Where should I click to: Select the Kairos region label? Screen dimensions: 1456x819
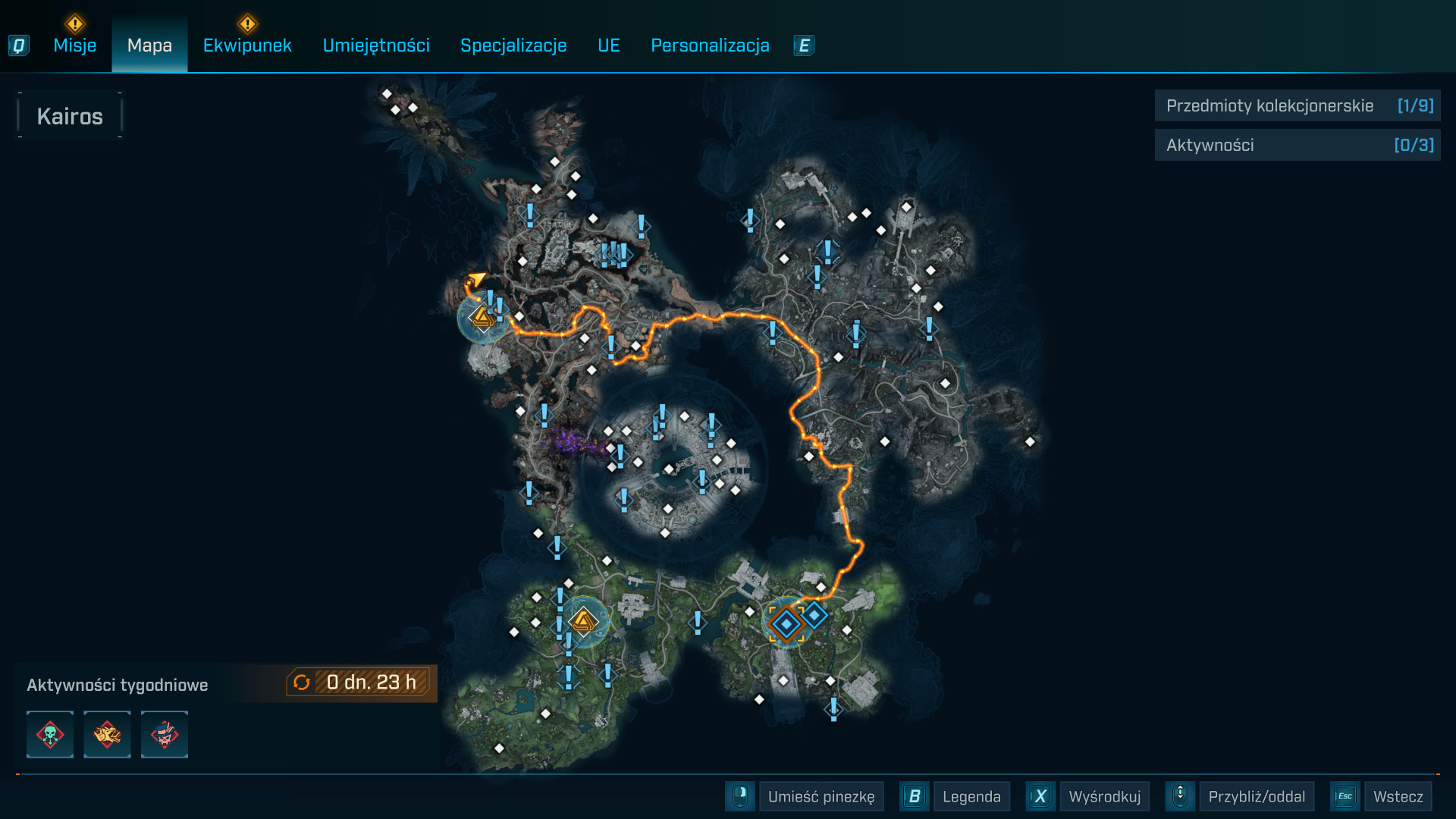(x=70, y=116)
